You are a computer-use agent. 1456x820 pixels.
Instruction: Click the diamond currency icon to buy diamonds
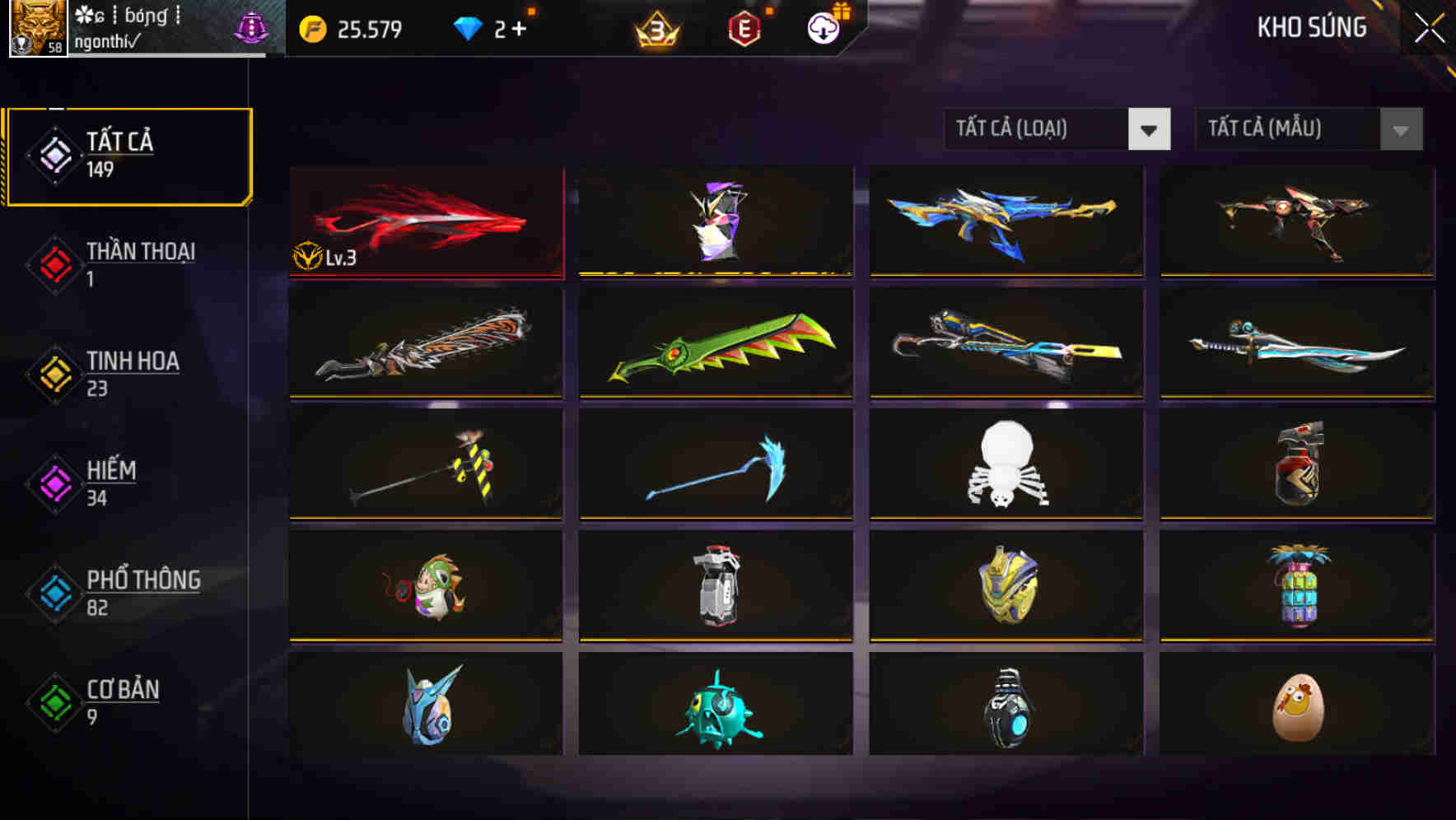(467, 27)
